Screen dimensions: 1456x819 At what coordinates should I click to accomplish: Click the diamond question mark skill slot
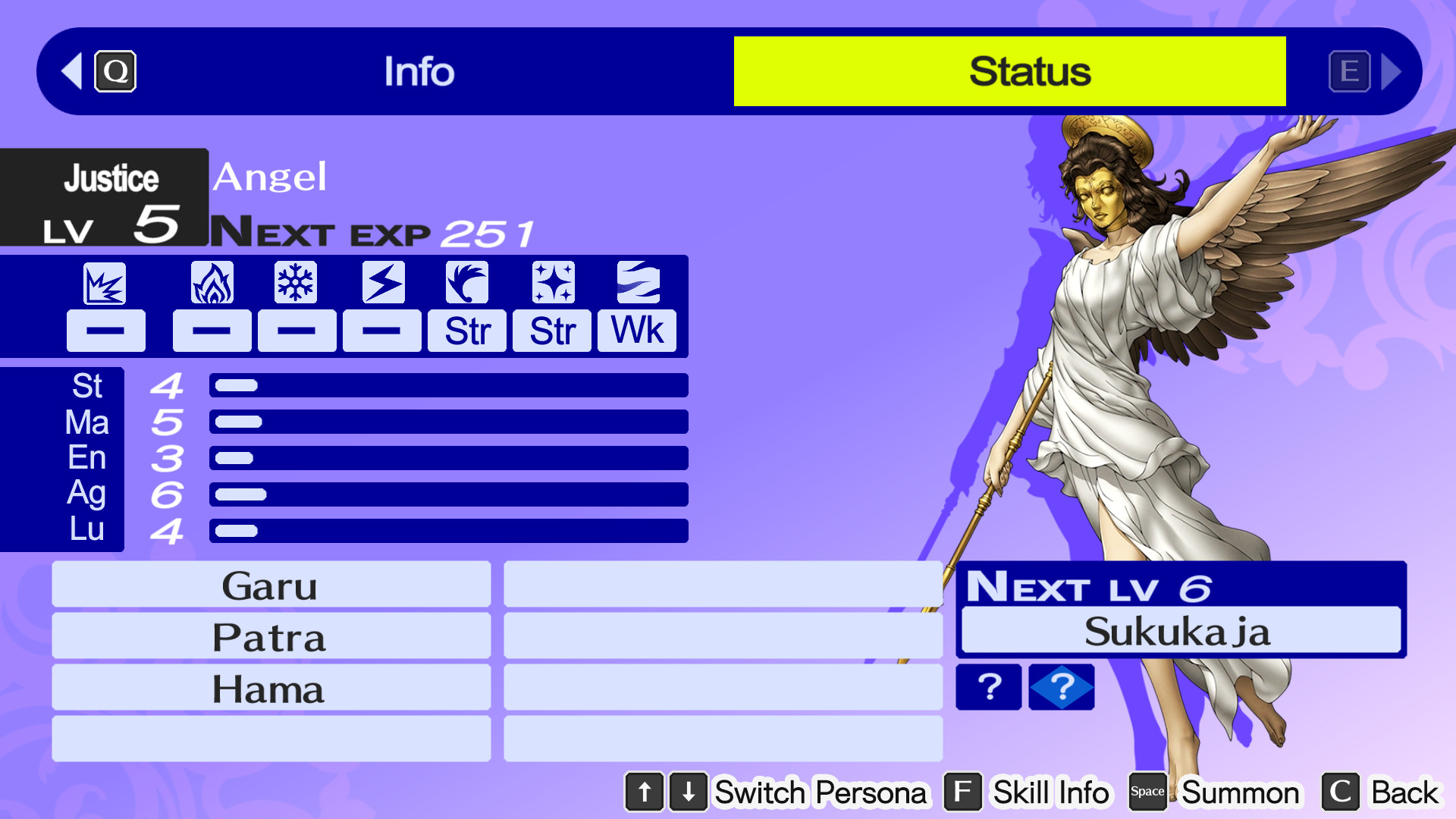pos(1061,687)
